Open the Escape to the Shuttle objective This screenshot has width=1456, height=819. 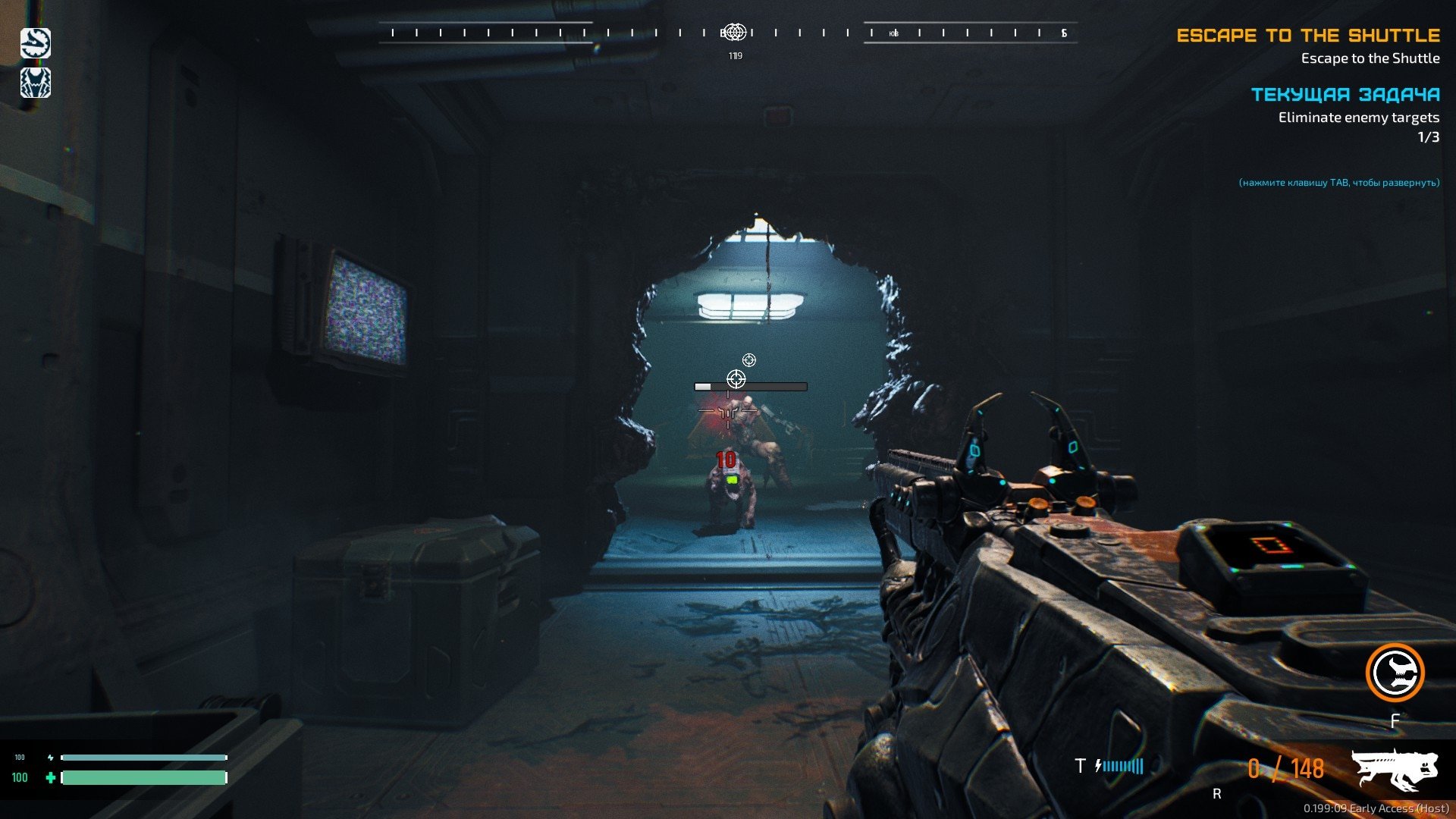pyautogui.click(x=1308, y=36)
